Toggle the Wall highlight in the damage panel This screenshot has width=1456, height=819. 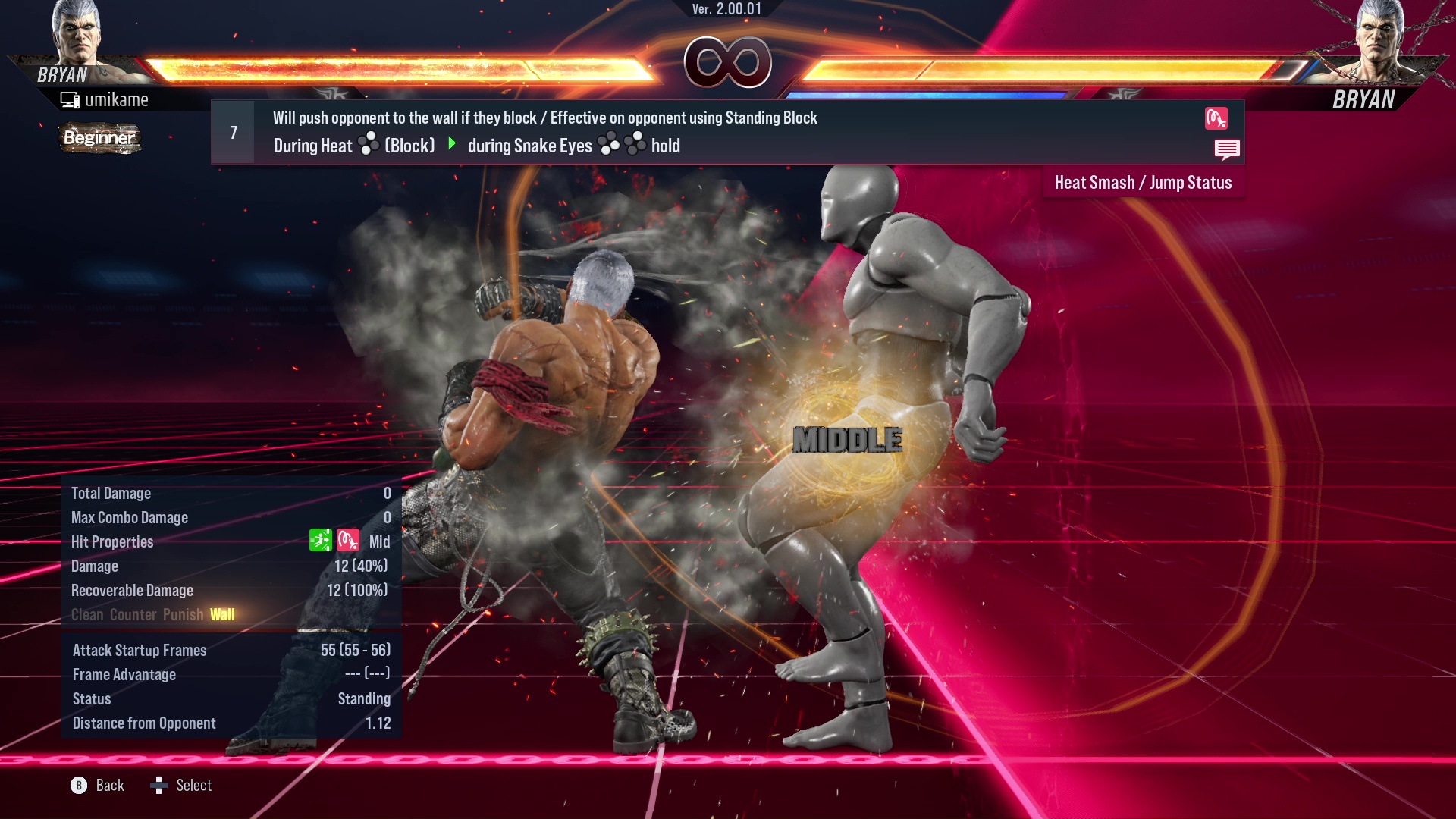click(x=221, y=614)
